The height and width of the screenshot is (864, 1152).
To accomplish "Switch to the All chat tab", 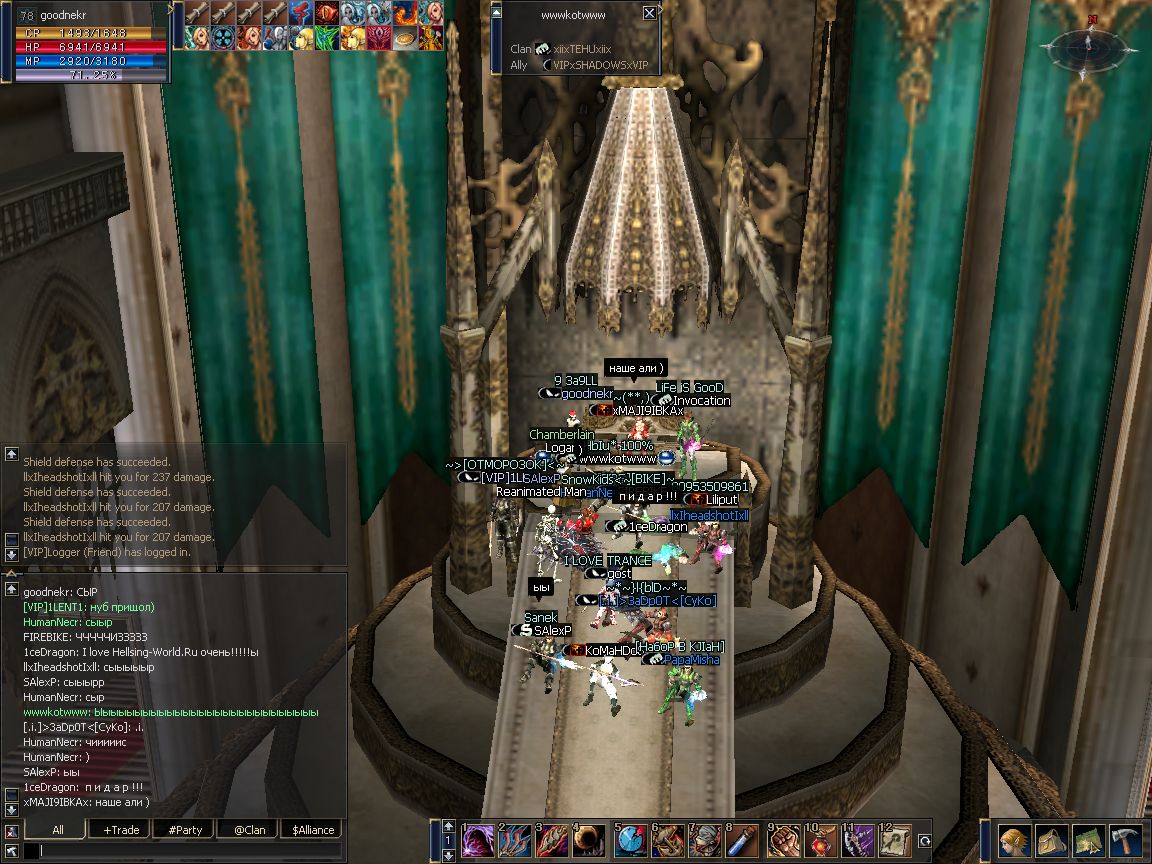I will click(57, 830).
